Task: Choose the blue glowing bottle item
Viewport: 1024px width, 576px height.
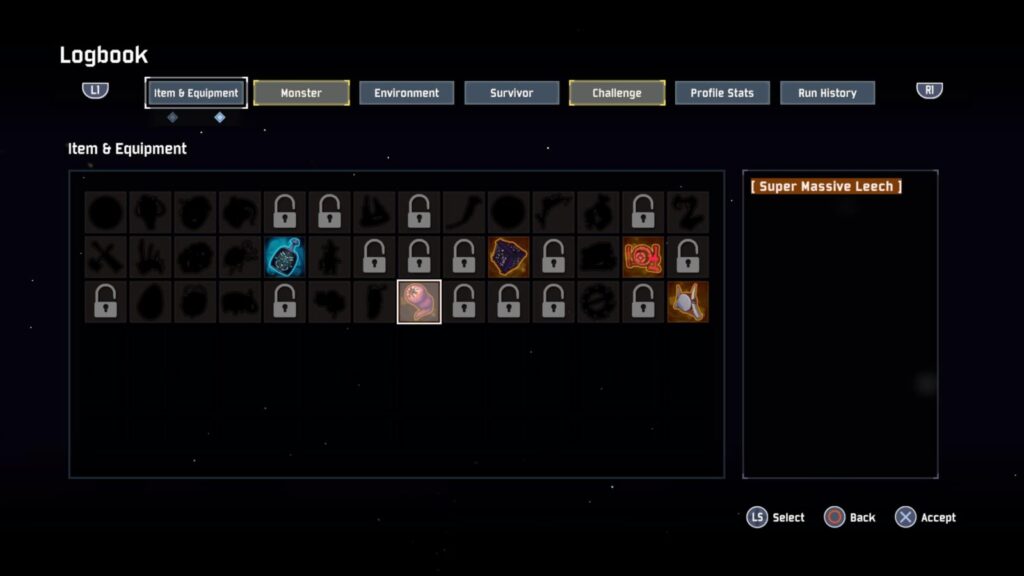Action: pyautogui.click(x=286, y=257)
